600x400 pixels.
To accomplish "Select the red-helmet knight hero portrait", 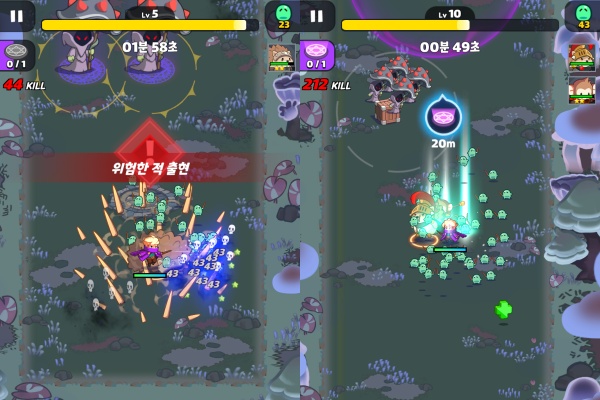I will (579, 52).
